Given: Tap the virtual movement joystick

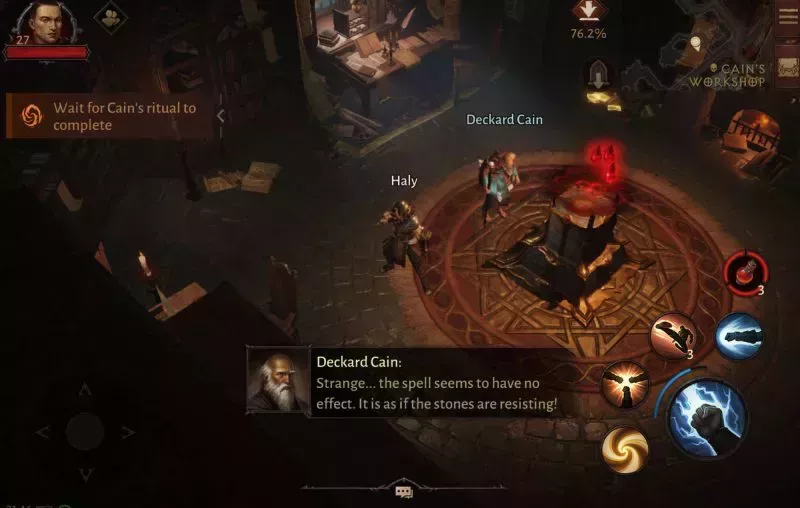Looking at the screenshot, I should [85, 432].
